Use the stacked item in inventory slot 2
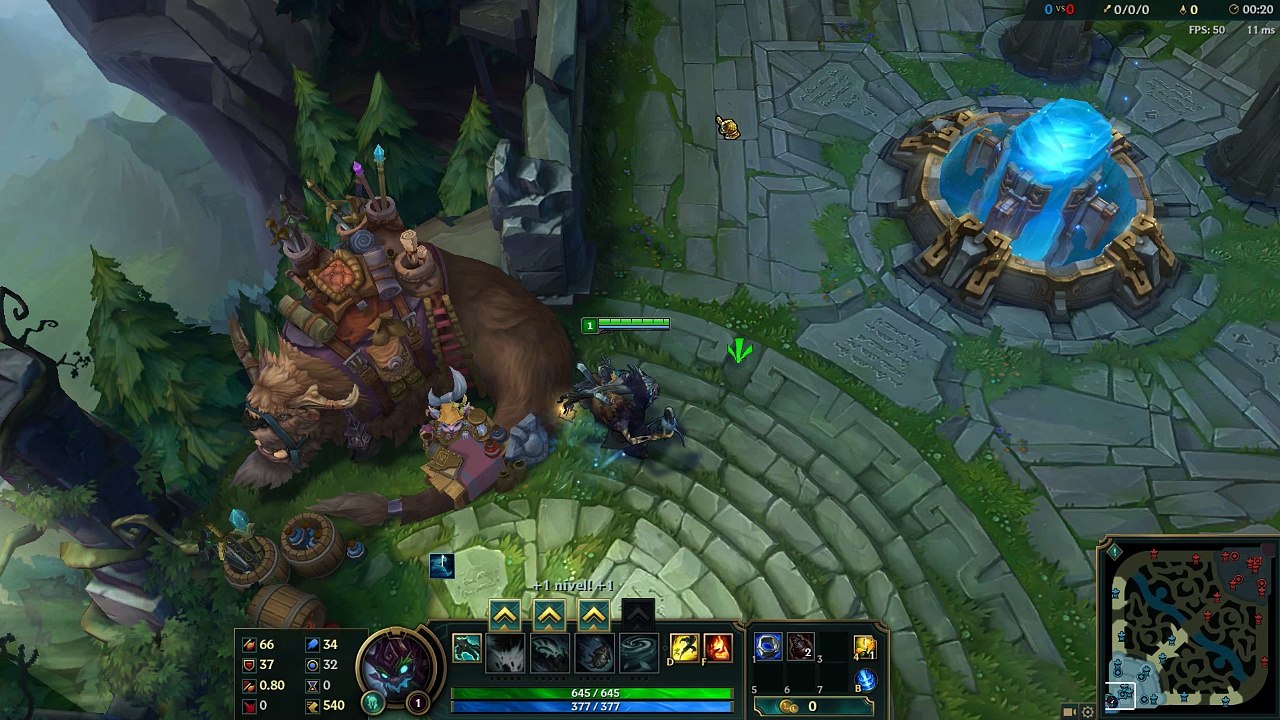 click(x=800, y=647)
